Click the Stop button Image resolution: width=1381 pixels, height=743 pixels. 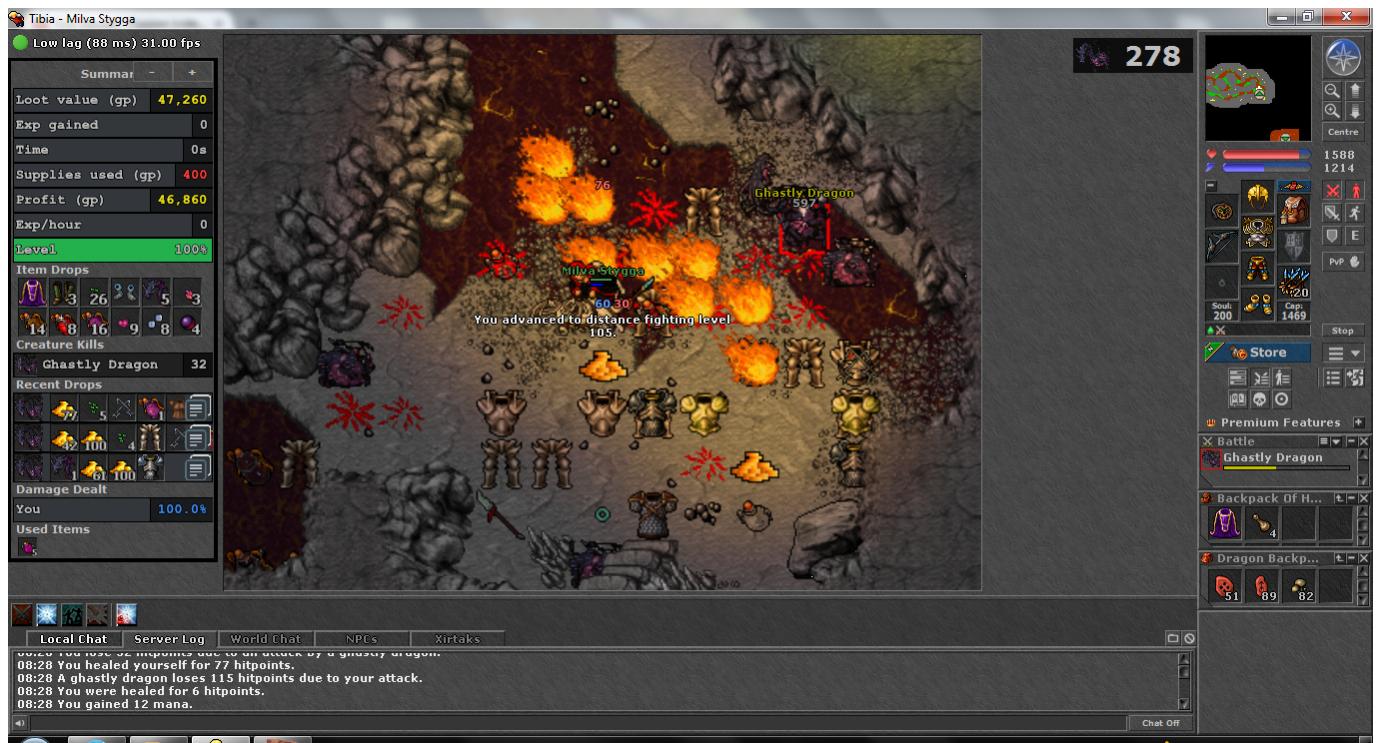[1343, 330]
